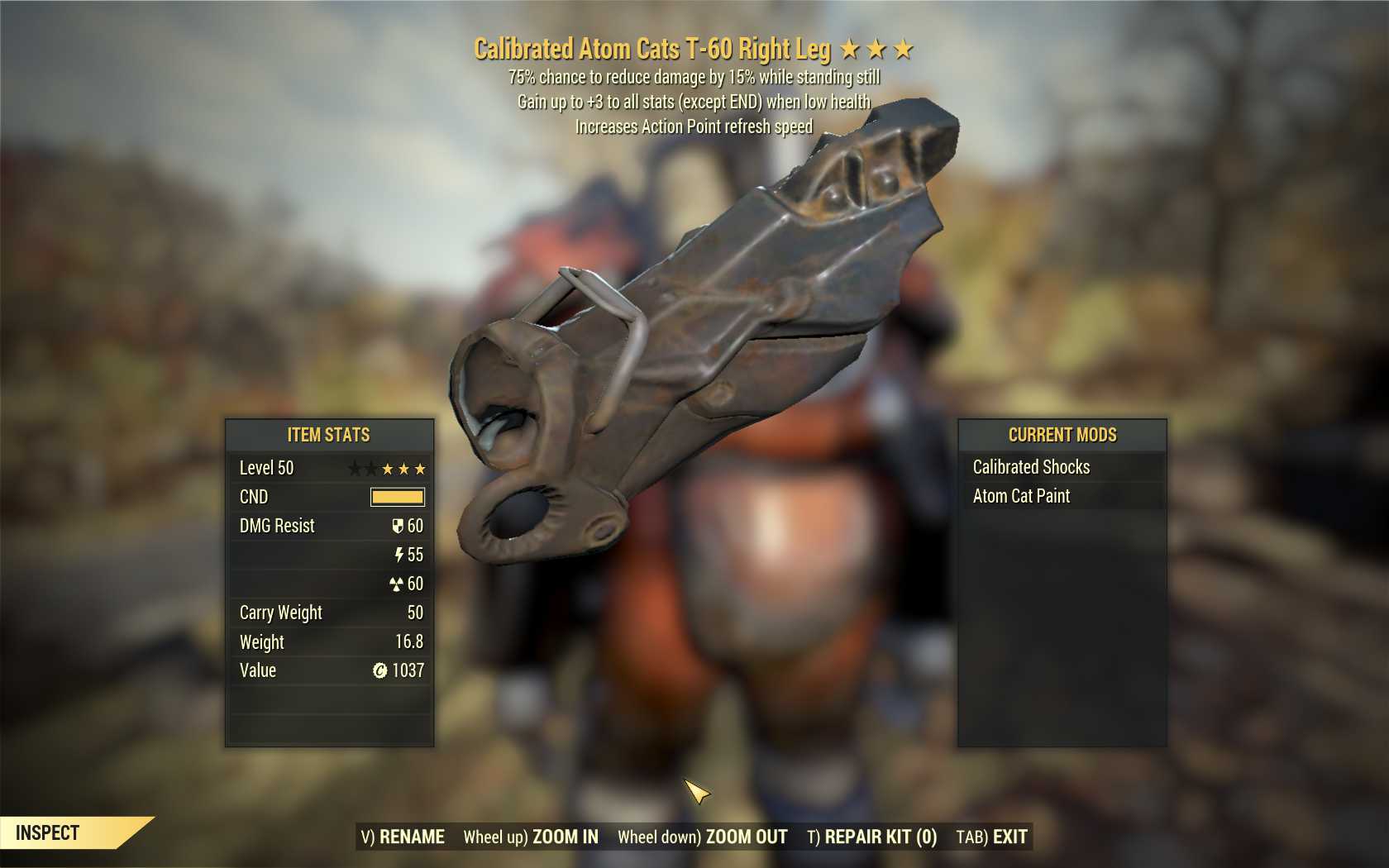Viewport: 1389px width, 868px height.
Task: Select the Atom Cat Paint mod row
Action: [1062, 496]
